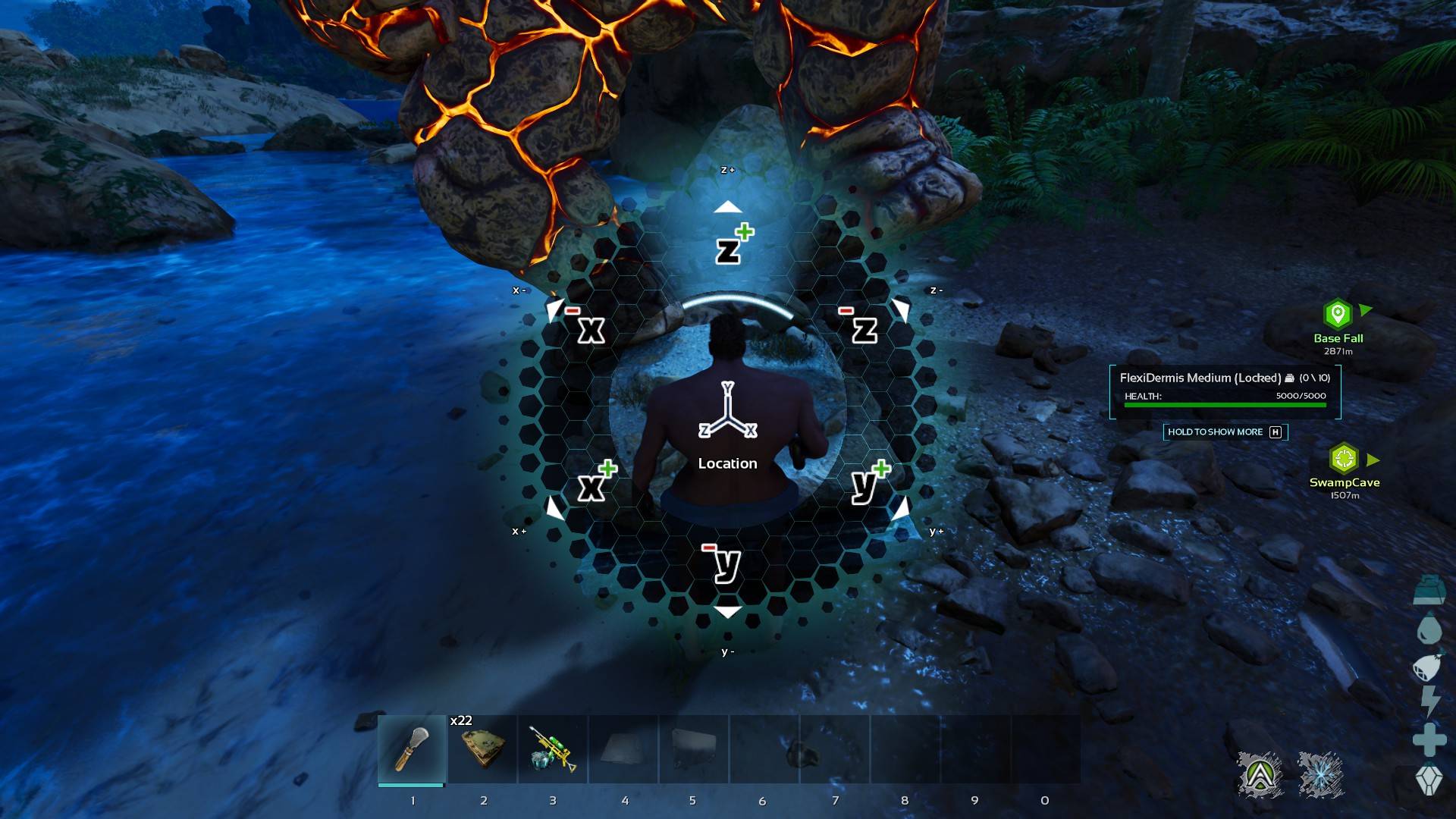Select the x22 stacked item in slot 2

coord(483,748)
